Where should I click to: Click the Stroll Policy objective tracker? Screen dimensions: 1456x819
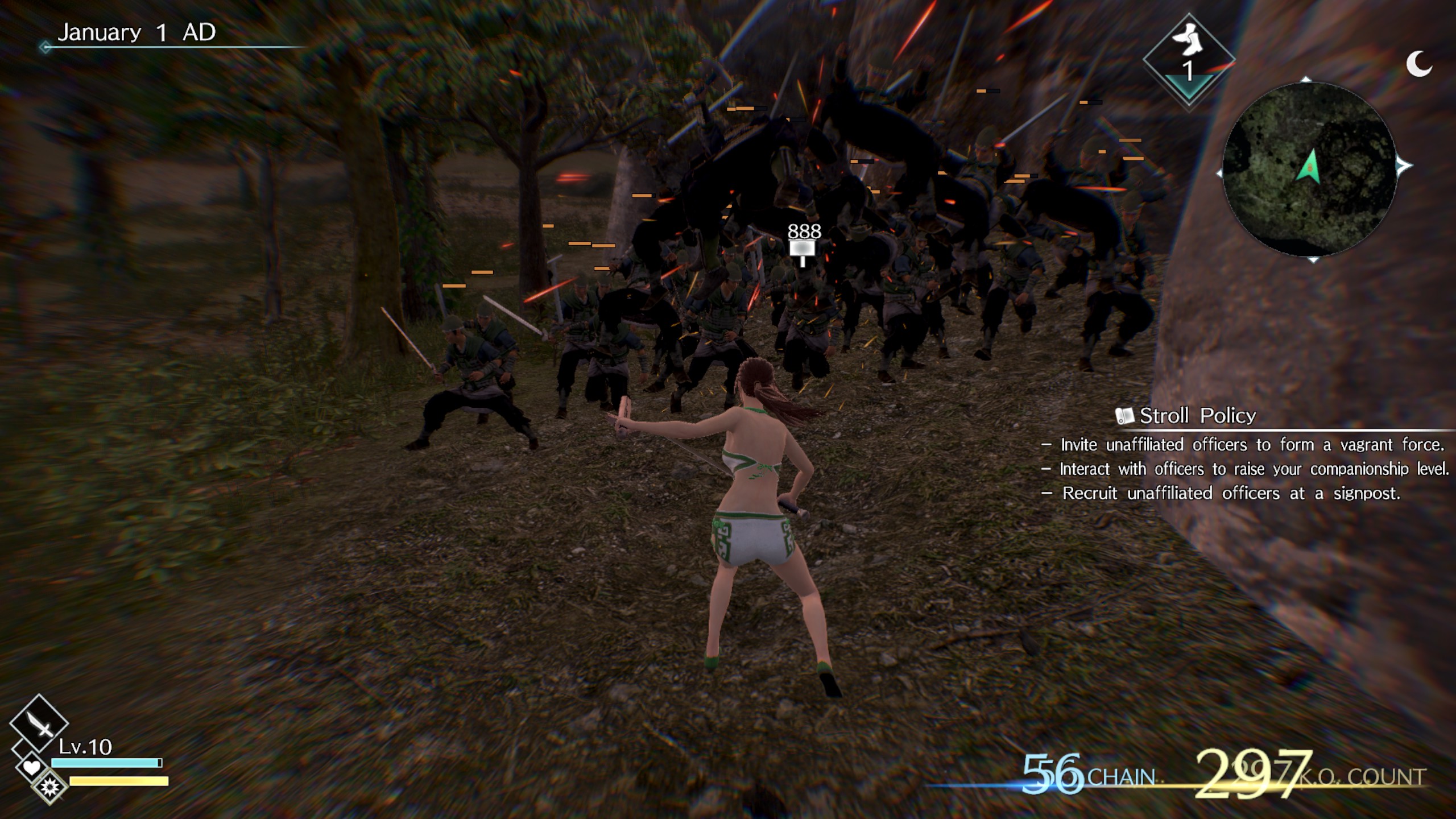coord(1198,416)
